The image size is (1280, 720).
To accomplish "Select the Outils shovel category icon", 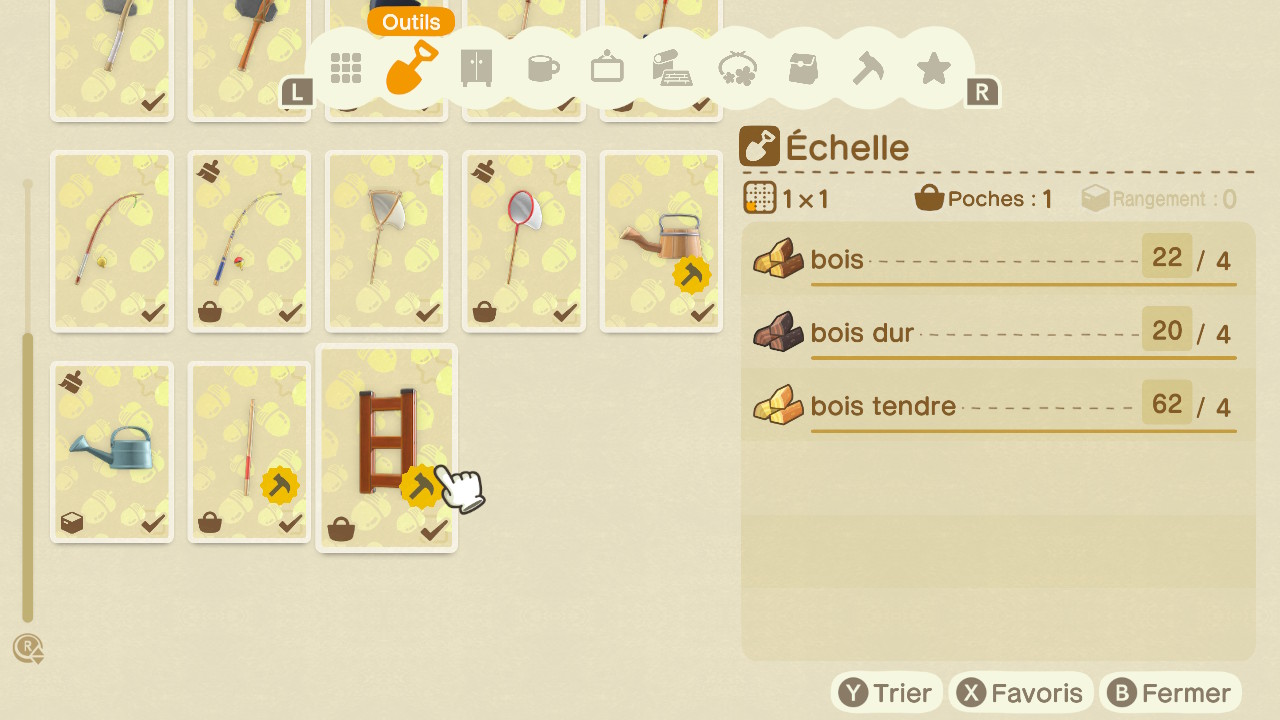I will [410, 68].
